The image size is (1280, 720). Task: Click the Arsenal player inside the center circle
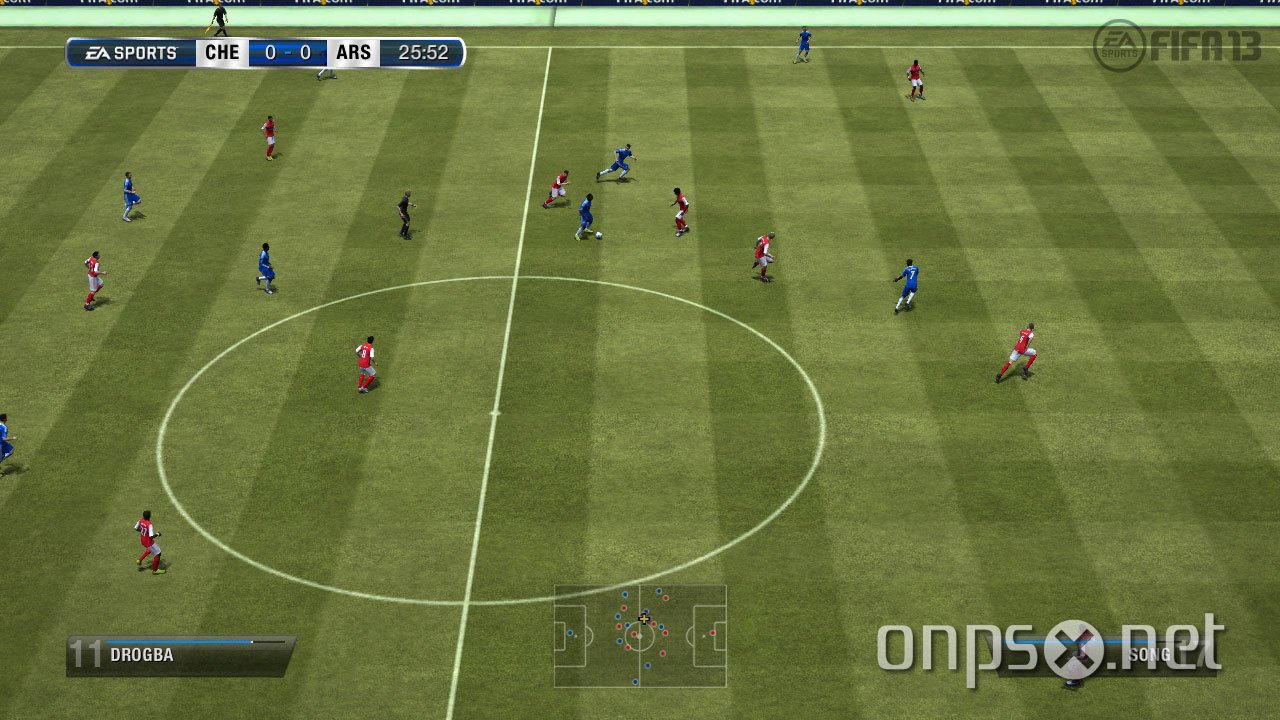point(364,362)
